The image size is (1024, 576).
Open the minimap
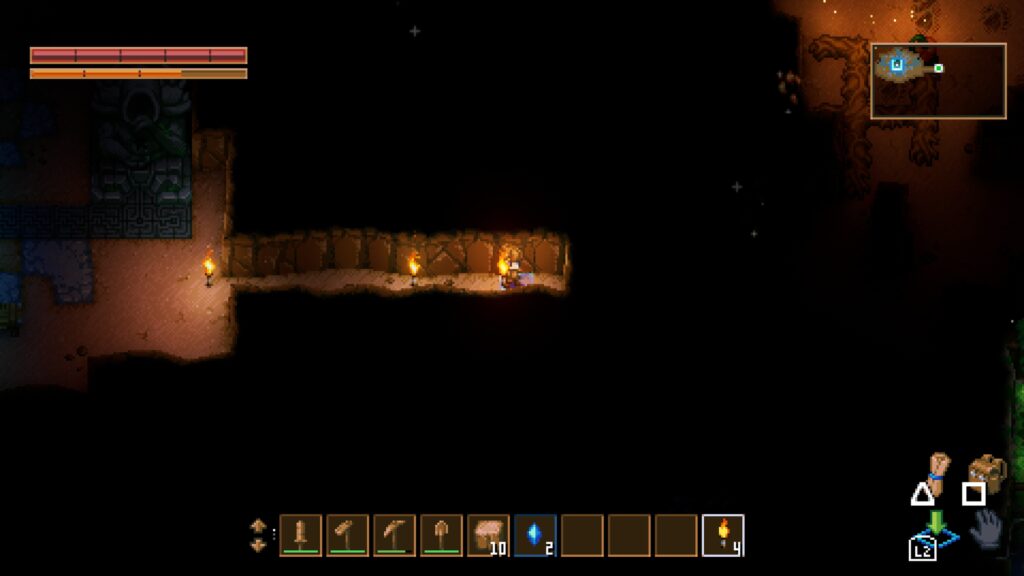click(938, 81)
